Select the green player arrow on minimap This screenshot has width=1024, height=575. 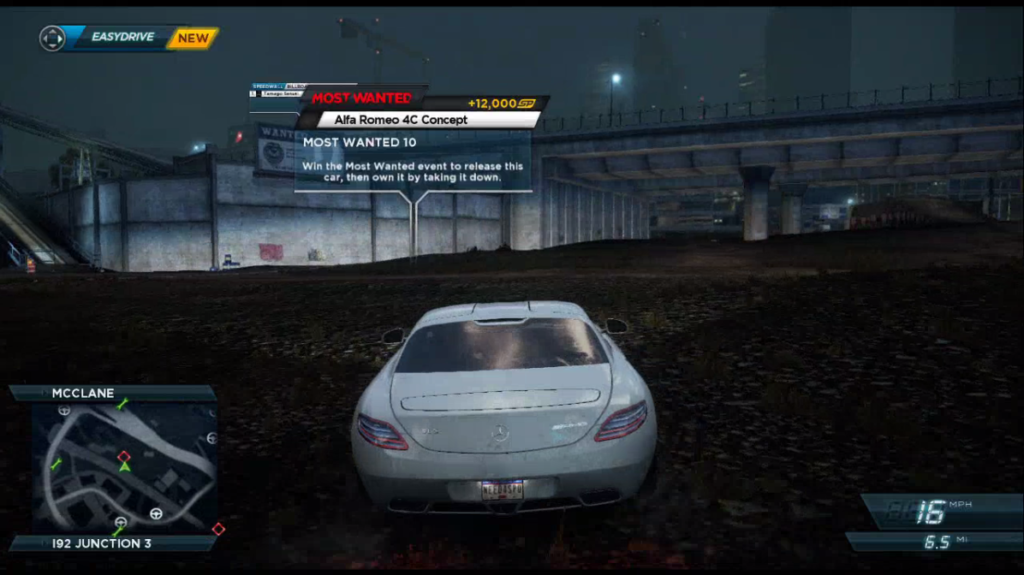[124, 466]
